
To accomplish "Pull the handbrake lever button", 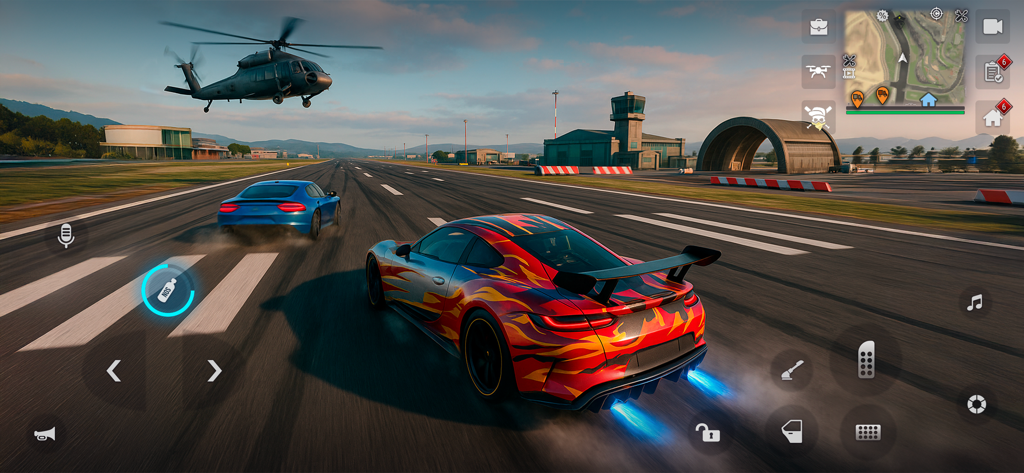I will coord(790,370).
